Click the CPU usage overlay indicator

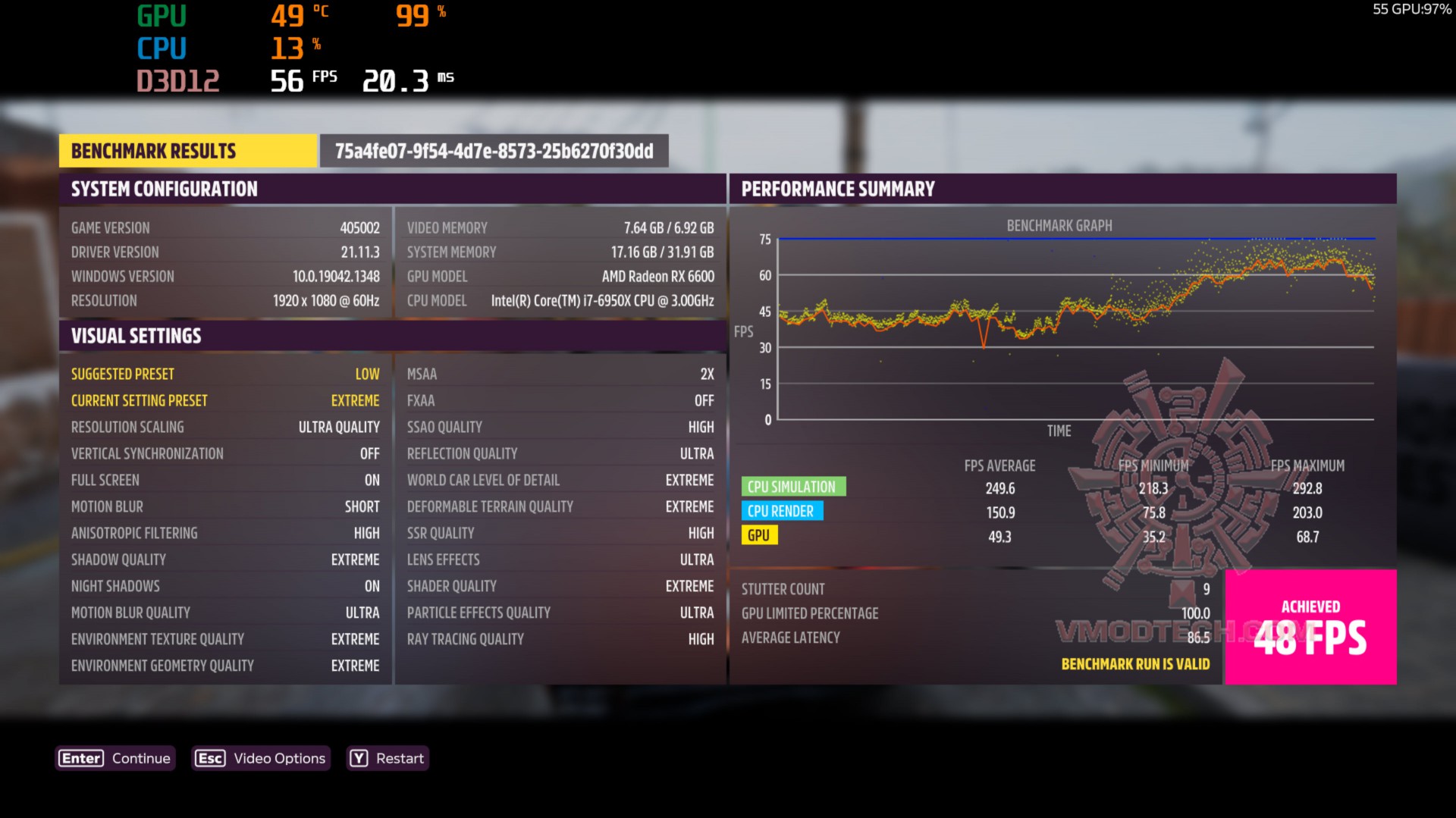coord(288,49)
